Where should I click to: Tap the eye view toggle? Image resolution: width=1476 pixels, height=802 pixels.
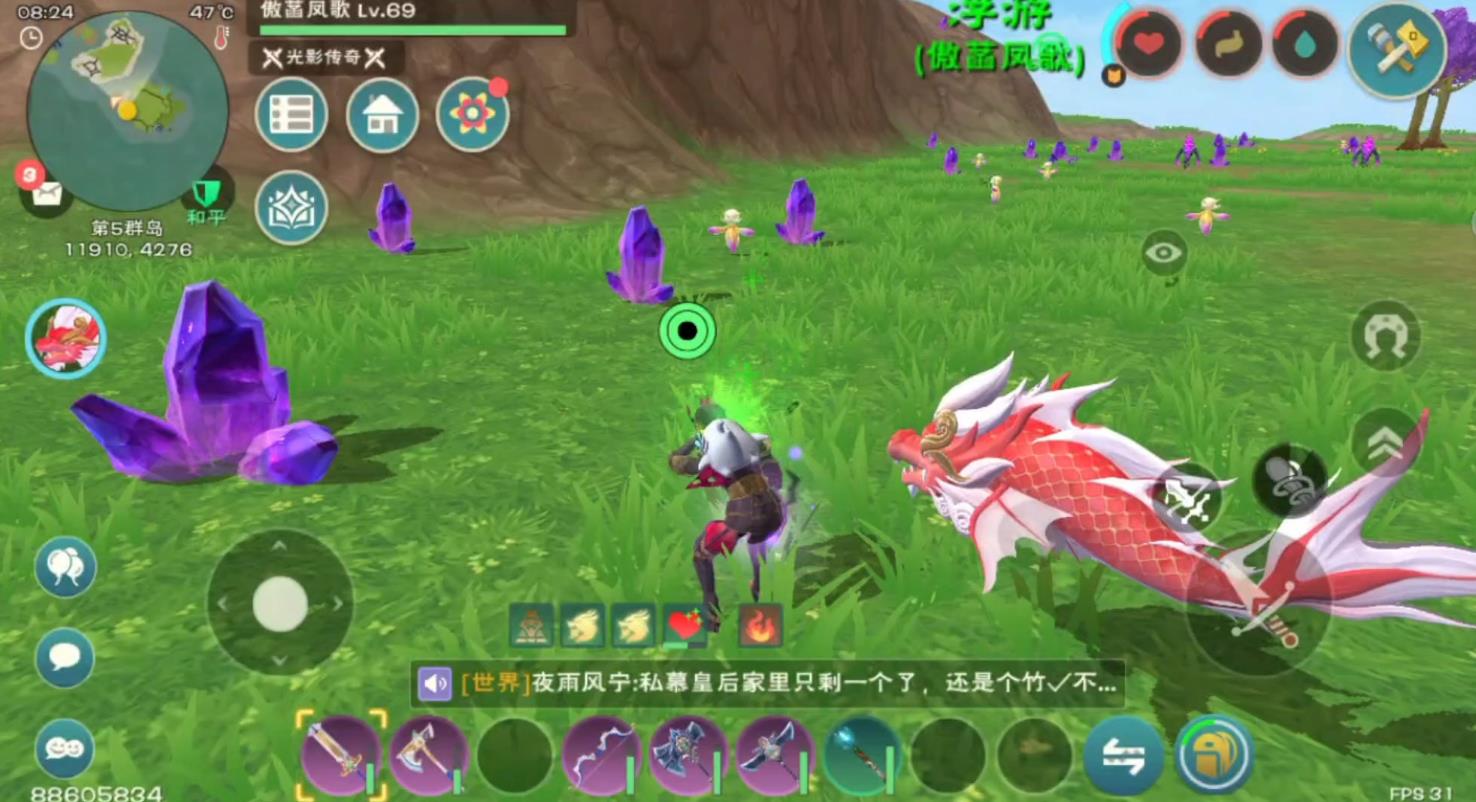click(1164, 253)
